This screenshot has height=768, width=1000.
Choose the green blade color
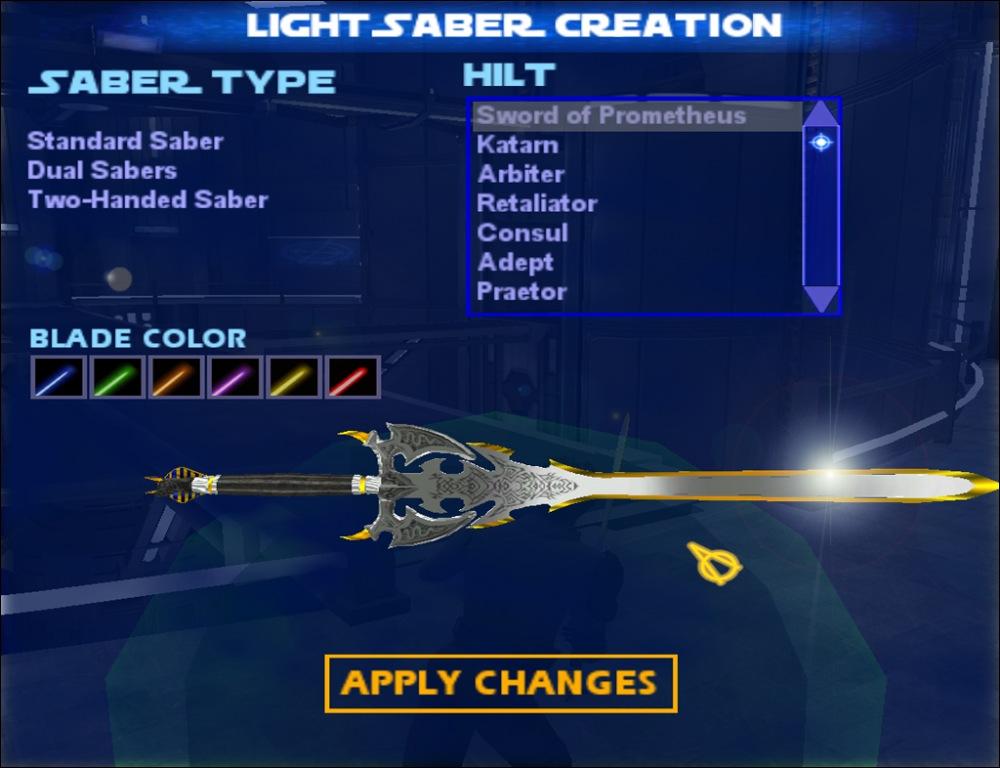[117, 378]
